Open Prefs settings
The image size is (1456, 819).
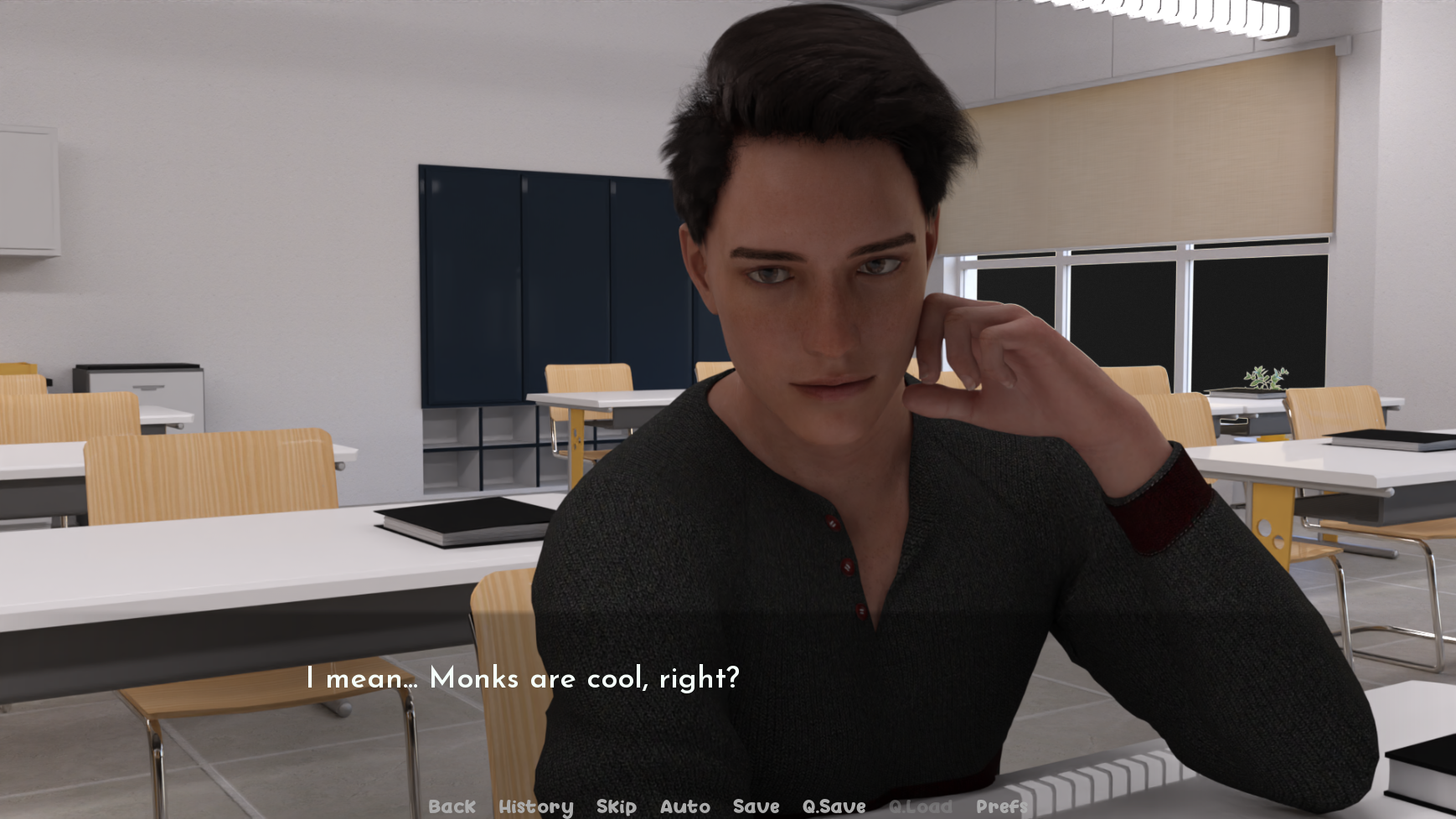pyautogui.click(x=1001, y=806)
